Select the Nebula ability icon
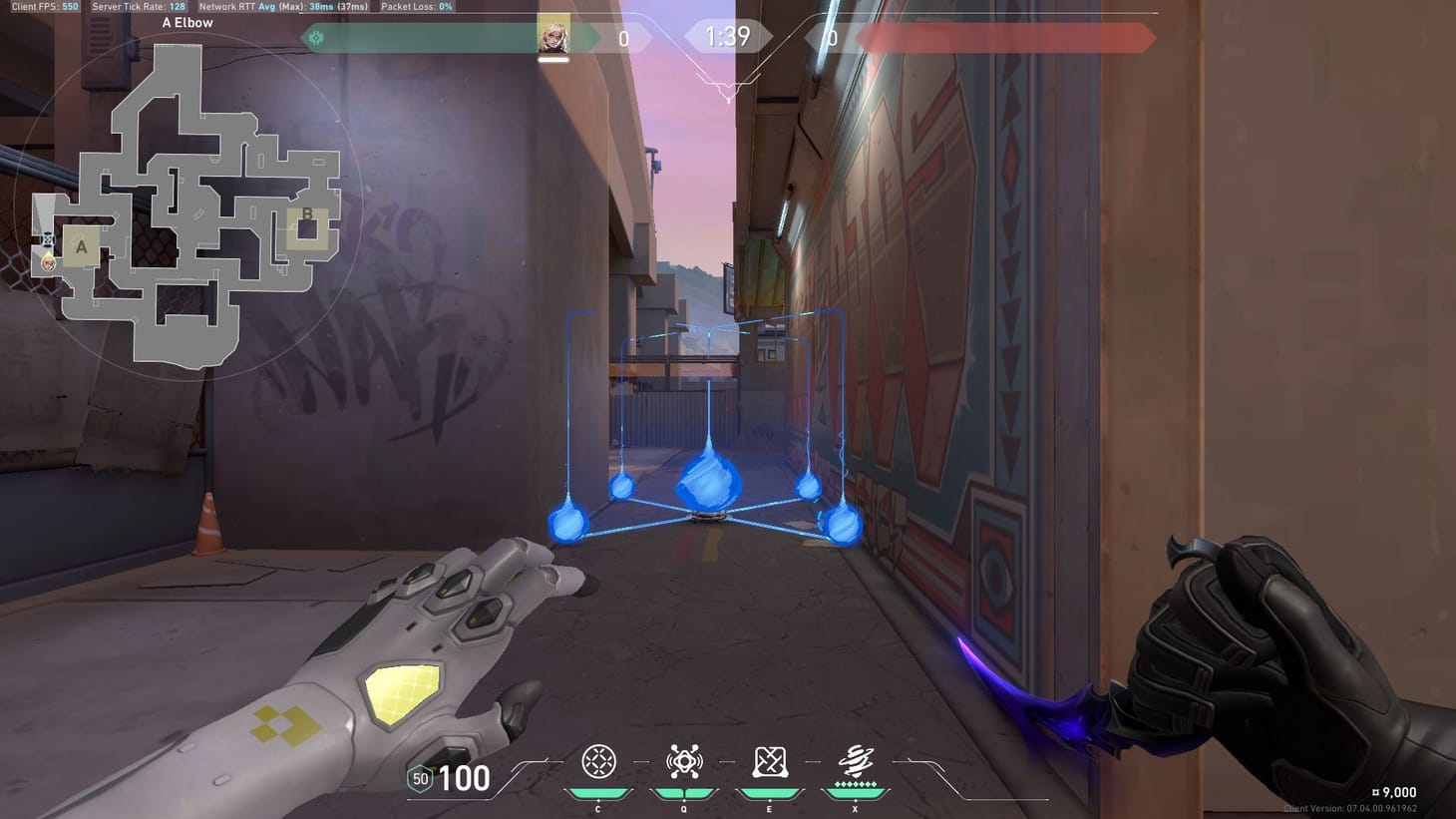Viewport: 1456px width, 819px height. [769, 761]
